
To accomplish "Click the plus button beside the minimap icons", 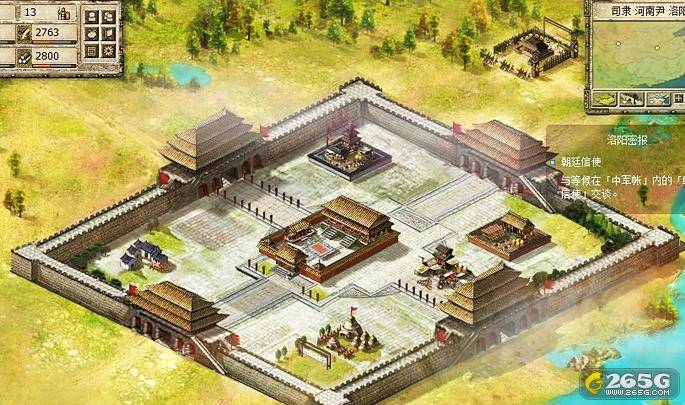I will pyautogui.click(x=677, y=97).
